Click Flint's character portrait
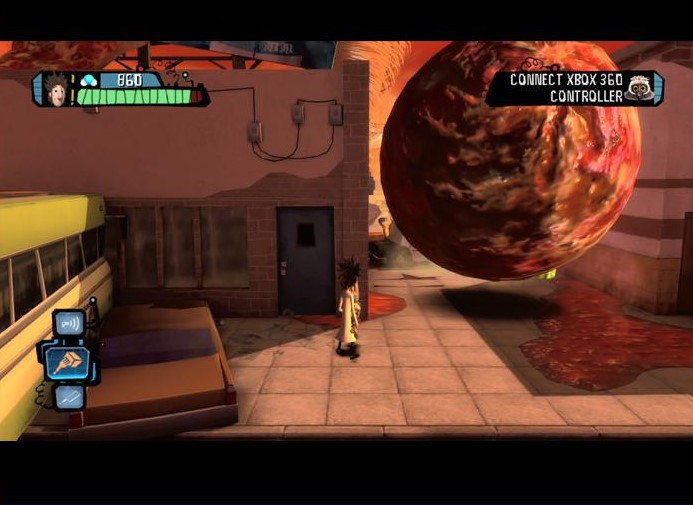Image resolution: width=693 pixels, height=505 pixels. click(x=55, y=87)
